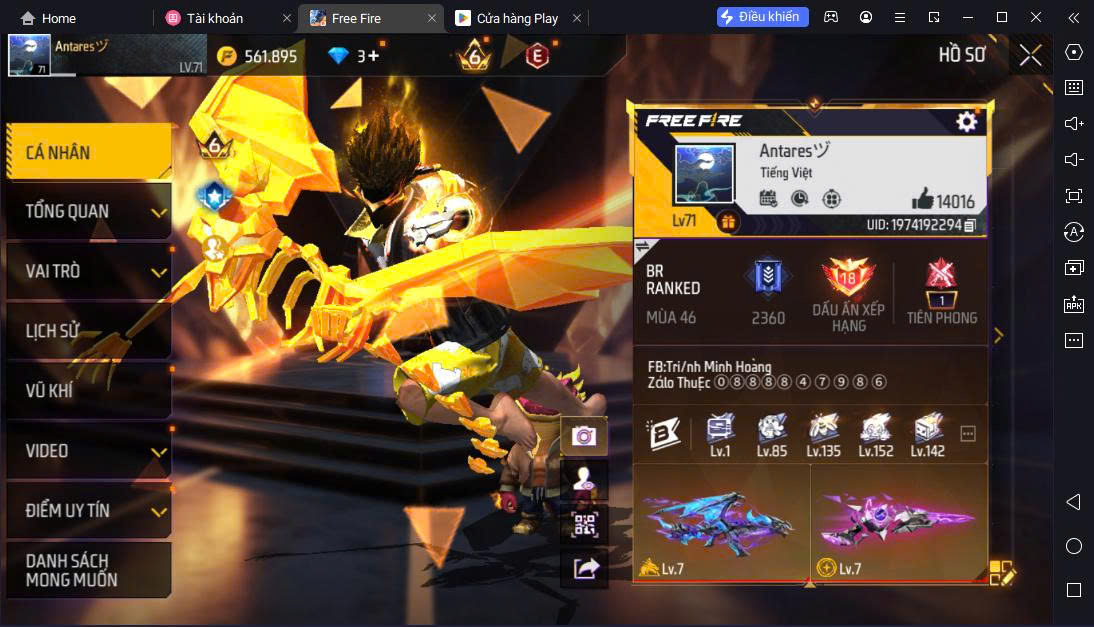Viewport: 1094px width, 627px height.
Task: Expand the TỔNG QUAN section
Action: click(x=88, y=212)
